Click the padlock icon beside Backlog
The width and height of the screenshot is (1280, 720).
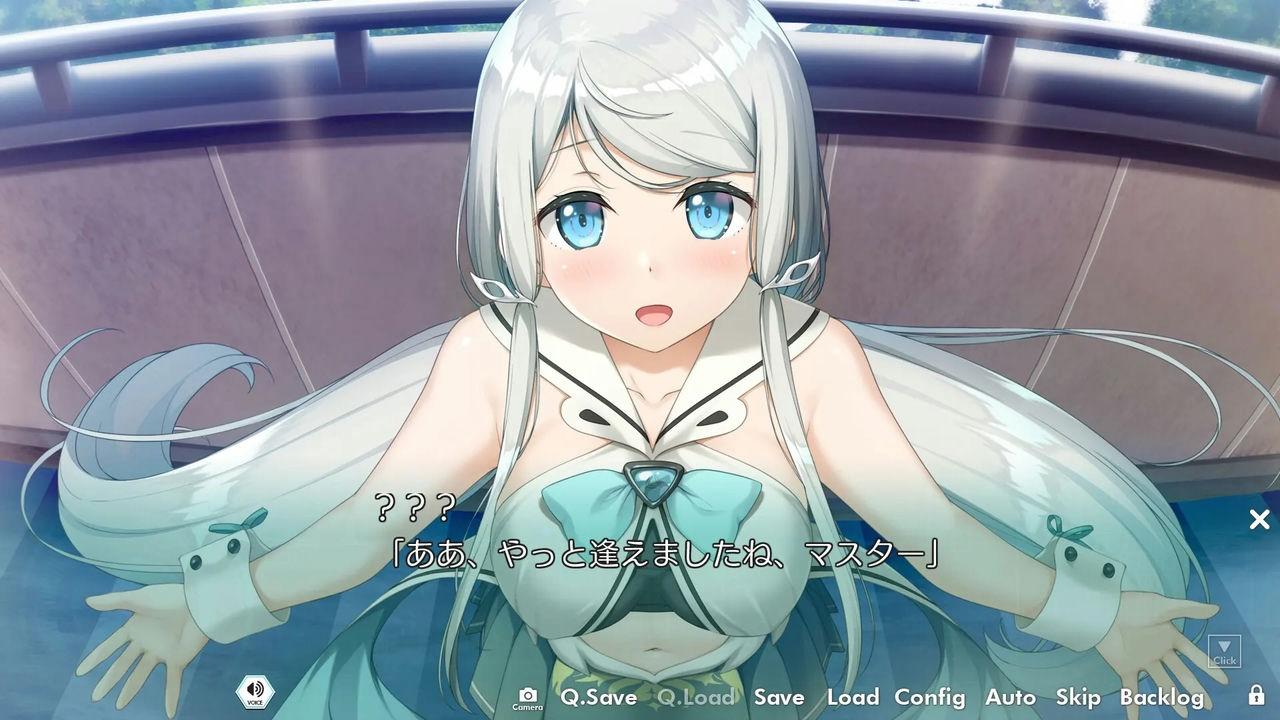click(x=1257, y=697)
